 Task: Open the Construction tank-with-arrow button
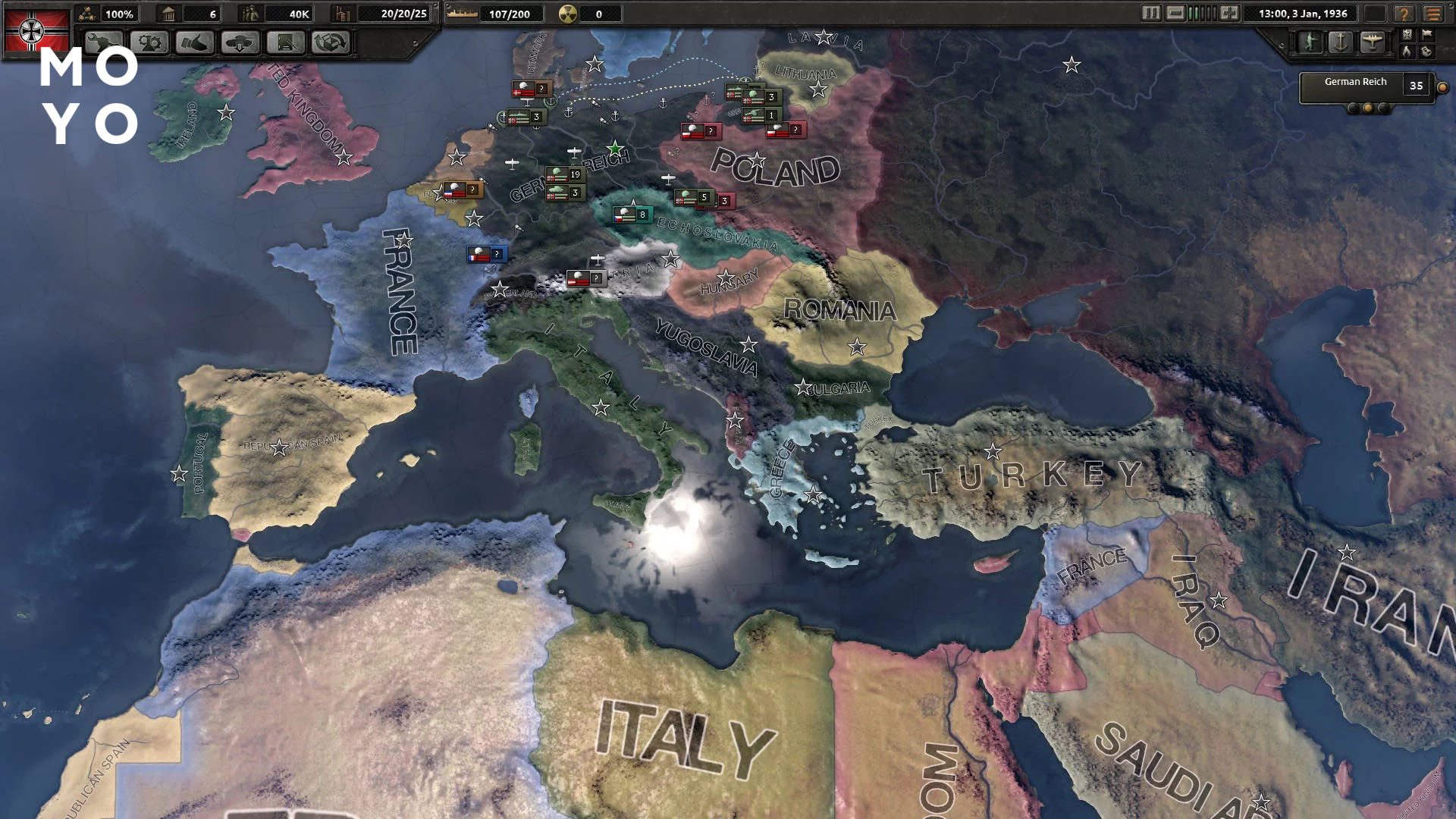pos(240,43)
